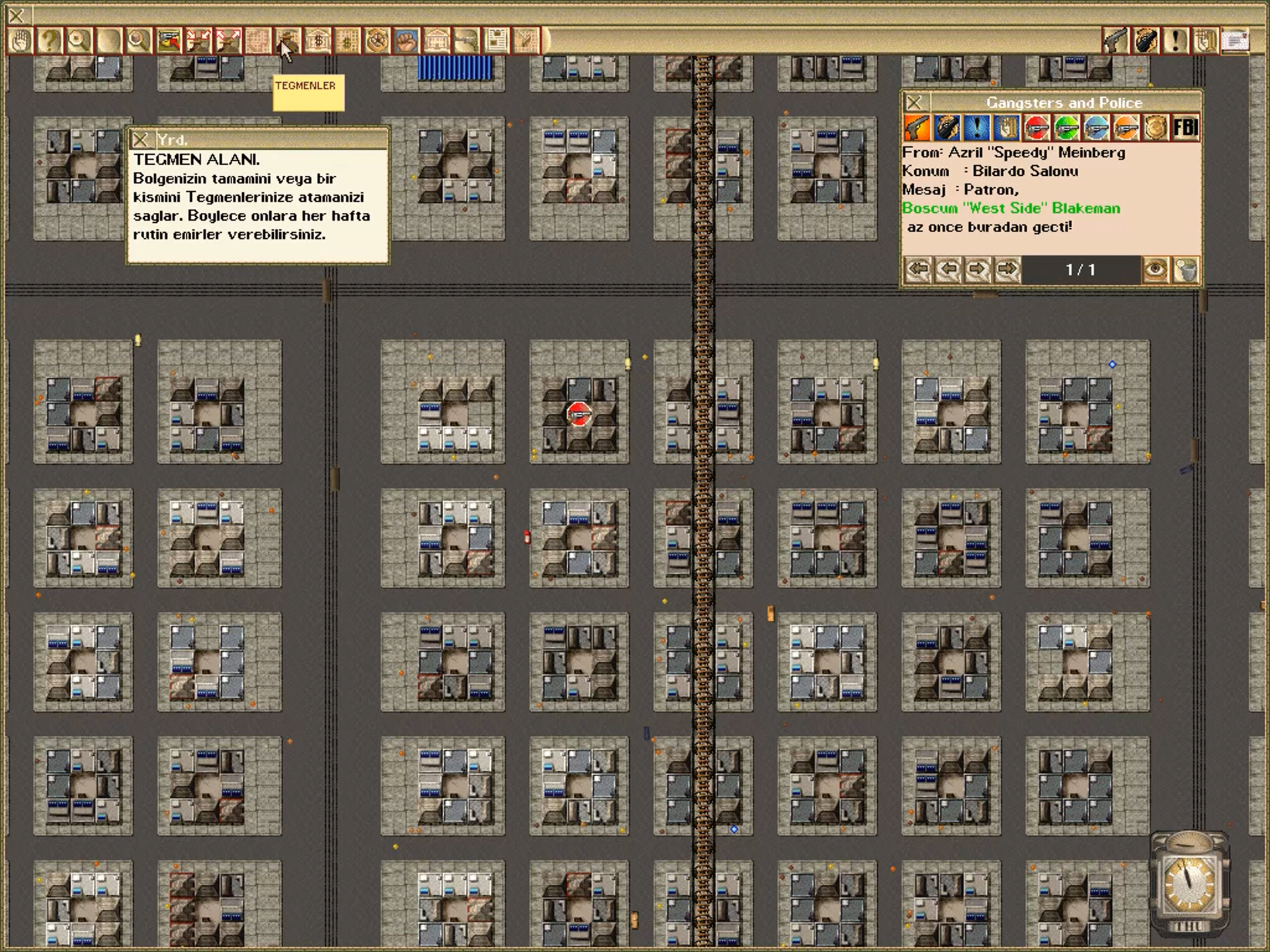The height and width of the screenshot is (952, 1270).
Task: Select the open hand toolbar icon
Action: (x=20, y=41)
